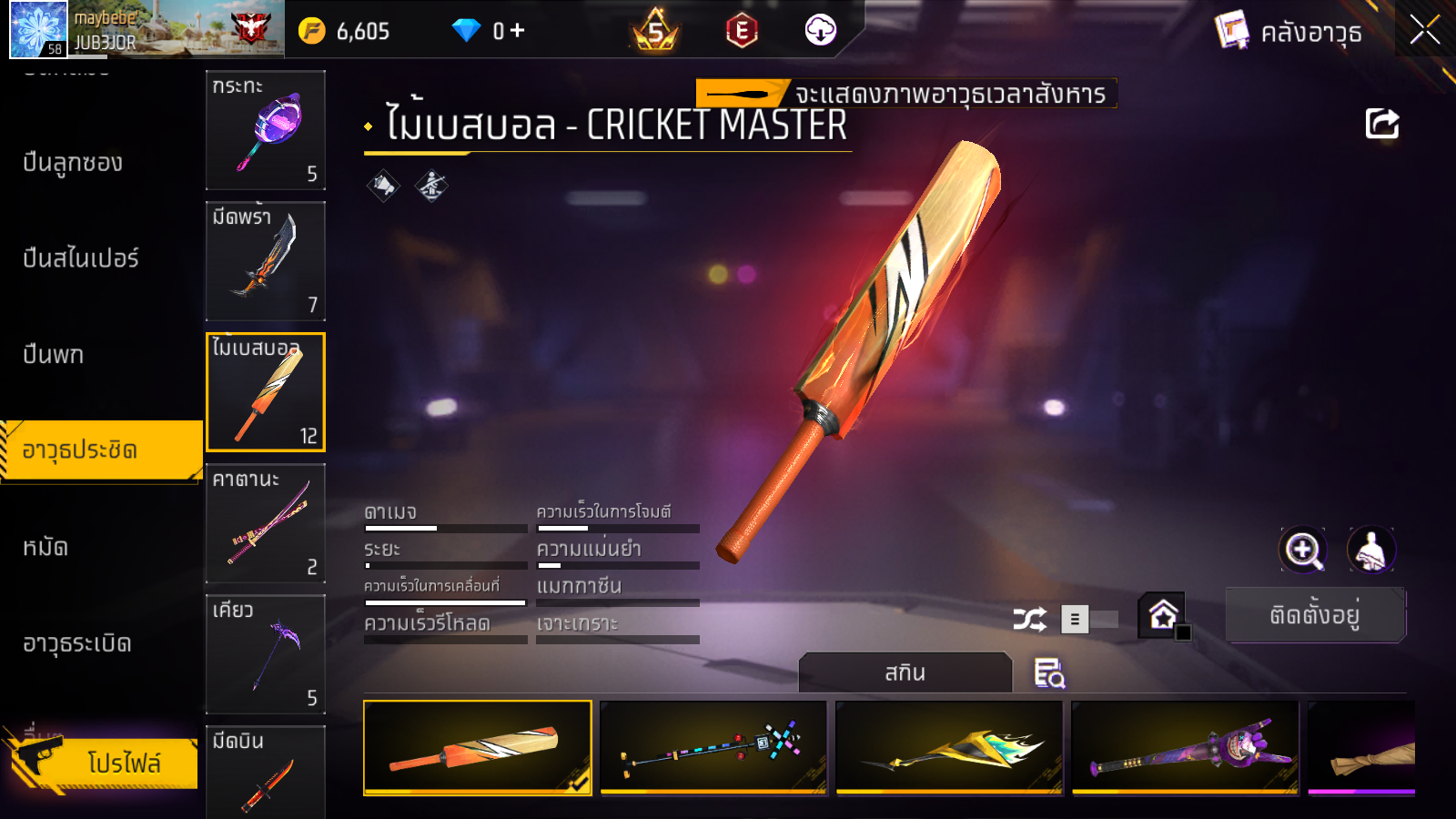Add diamonds with the plus button
The height and width of the screenshot is (819, 1456).
(518, 31)
